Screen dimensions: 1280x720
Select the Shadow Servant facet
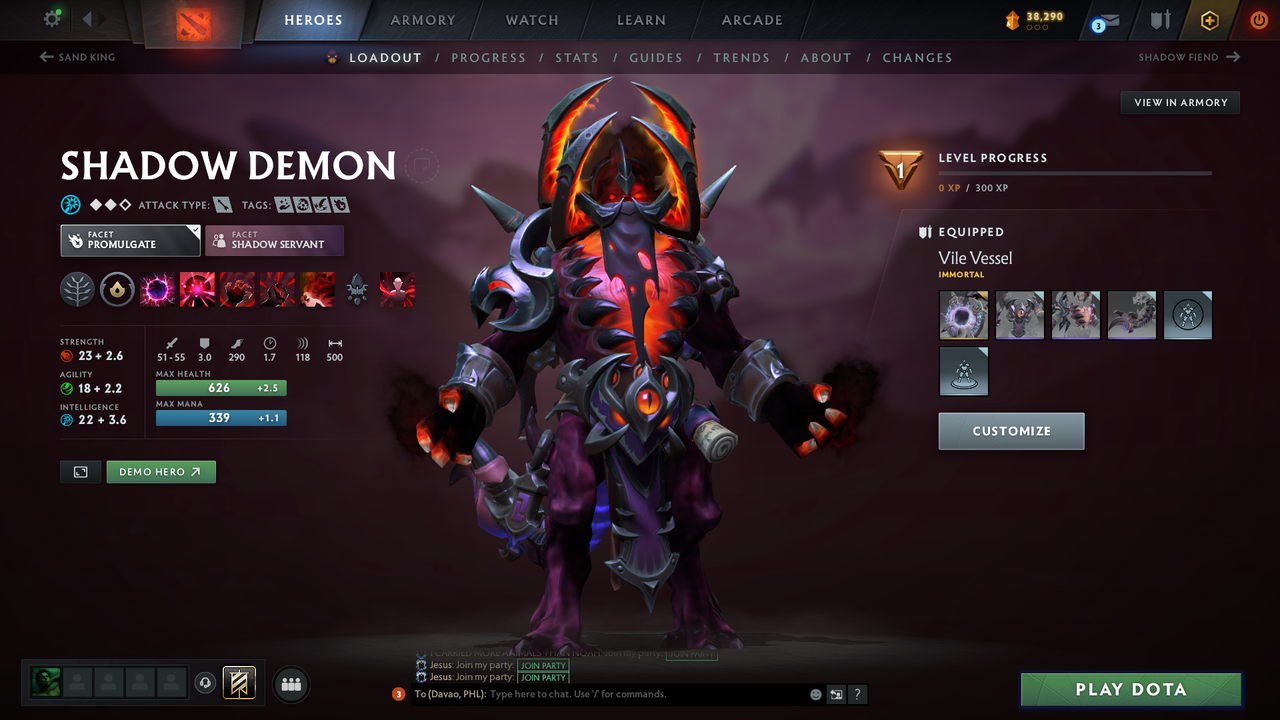coord(274,240)
